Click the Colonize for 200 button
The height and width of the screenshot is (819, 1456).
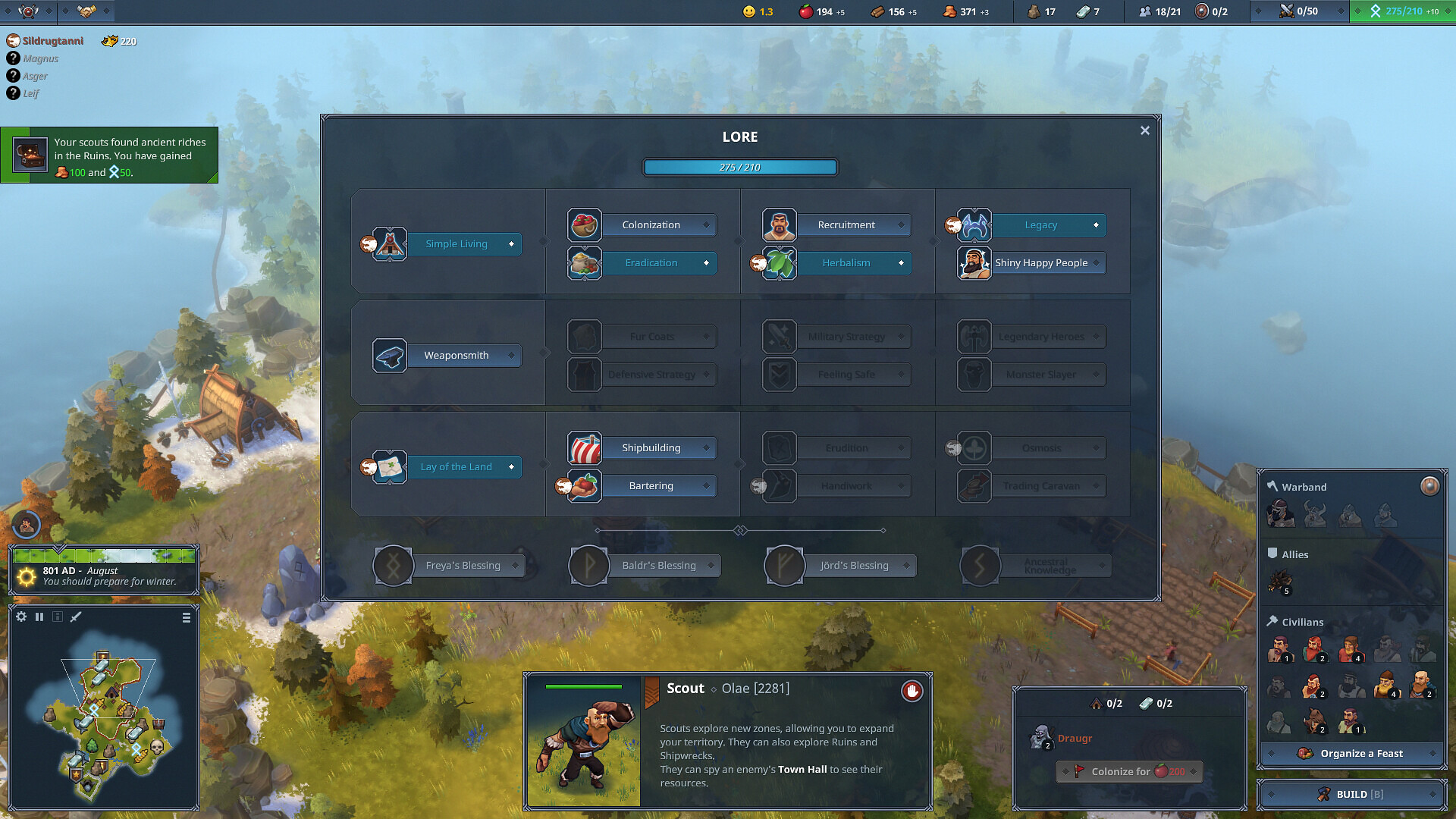click(x=1129, y=771)
